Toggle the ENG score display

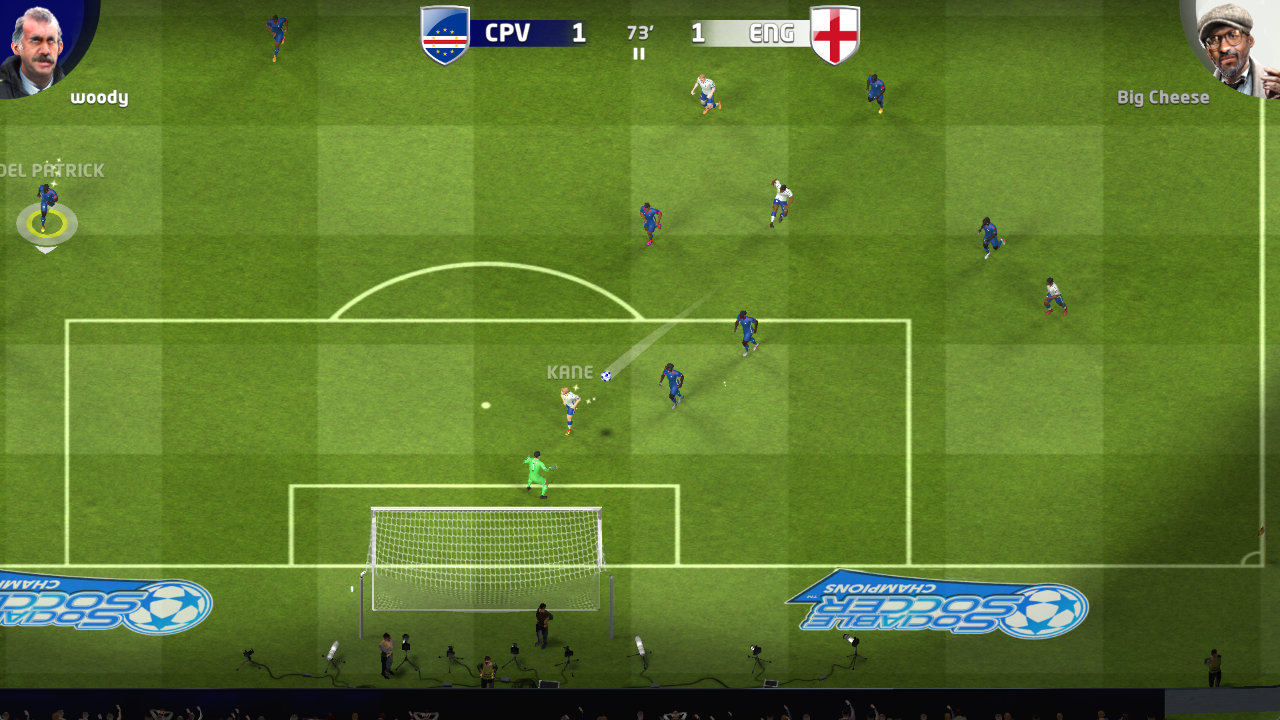click(700, 32)
